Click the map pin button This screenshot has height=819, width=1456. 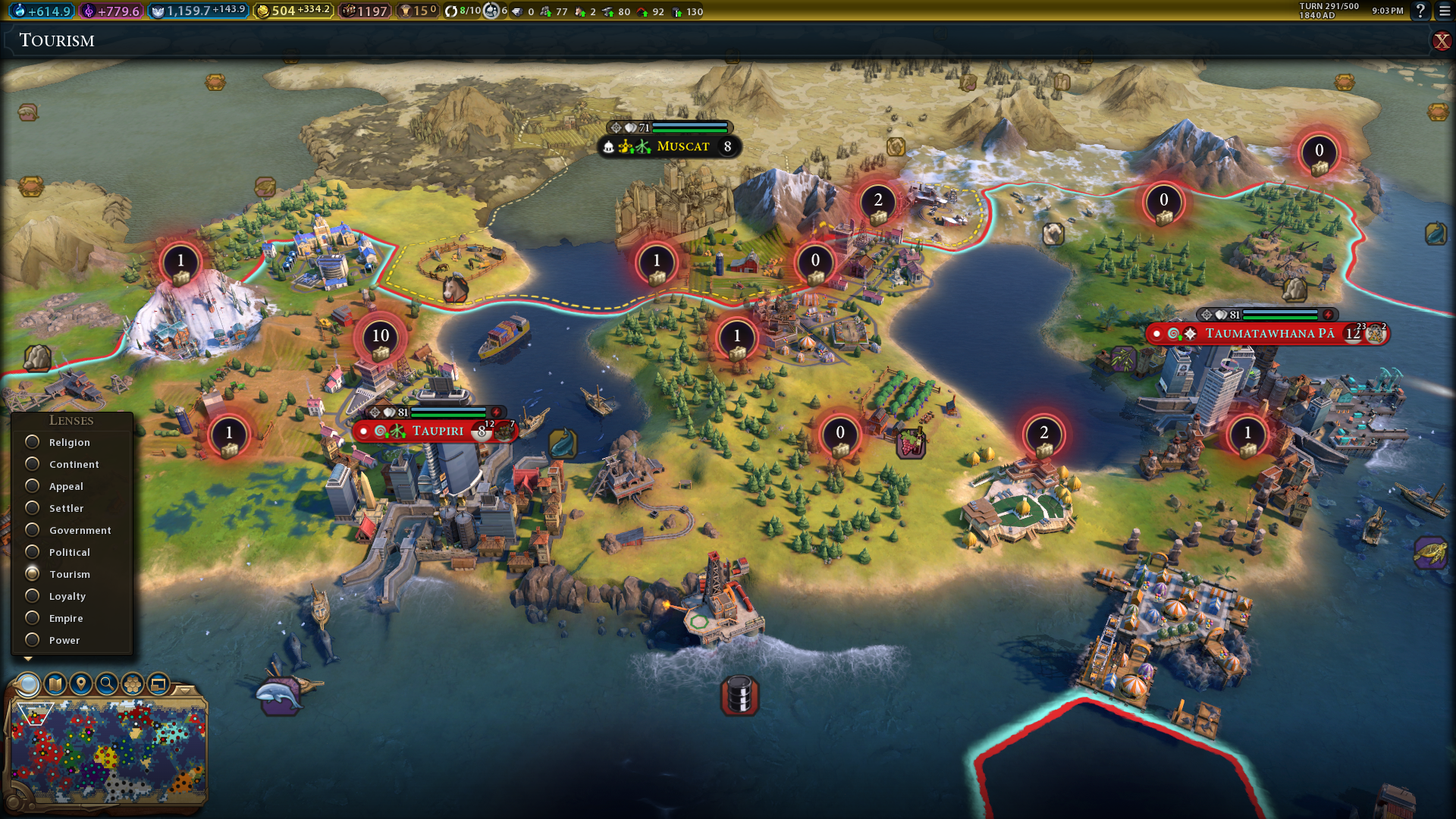point(81,684)
